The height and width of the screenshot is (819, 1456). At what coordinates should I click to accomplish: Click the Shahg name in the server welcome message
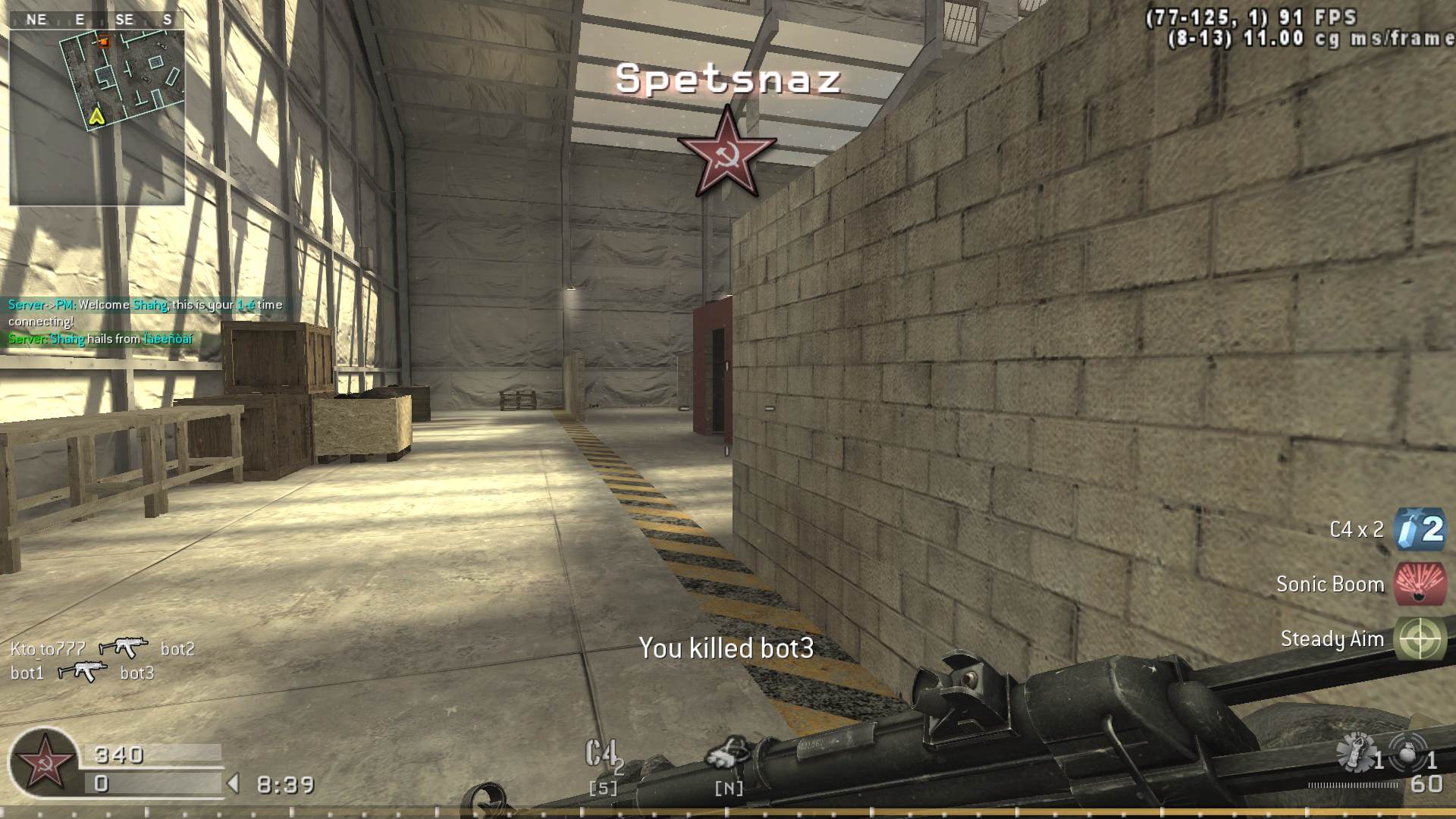tap(150, 304)
